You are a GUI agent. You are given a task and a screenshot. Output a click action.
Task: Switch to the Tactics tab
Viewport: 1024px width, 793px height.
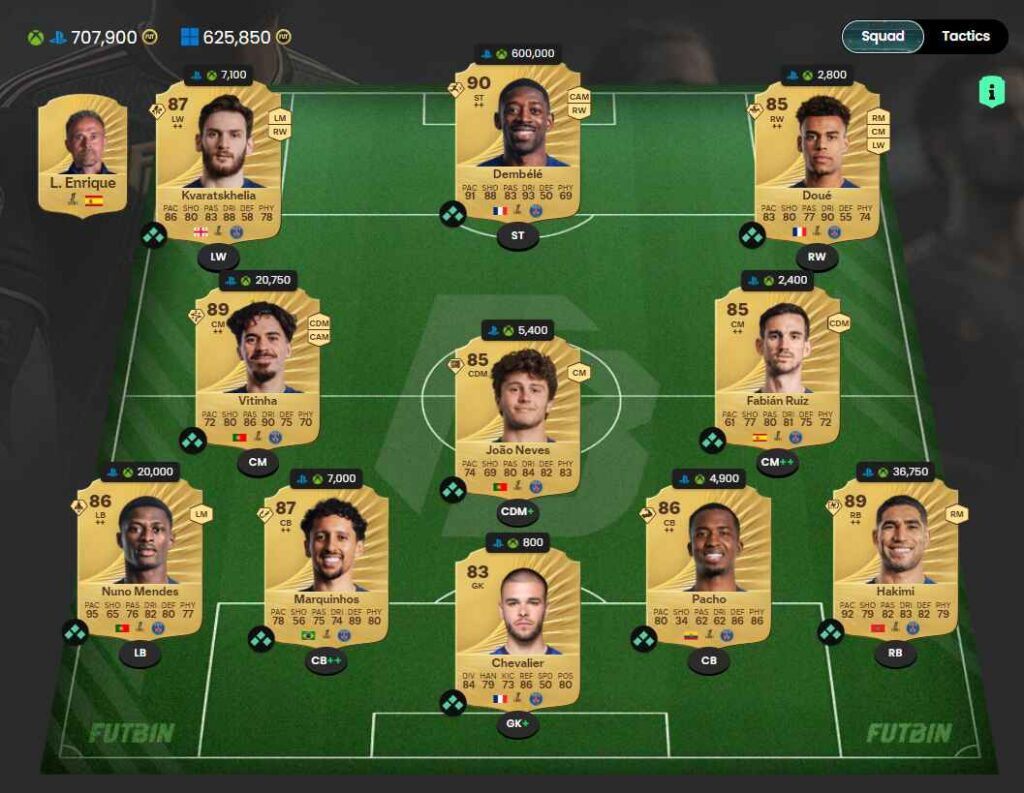point(965,36)
